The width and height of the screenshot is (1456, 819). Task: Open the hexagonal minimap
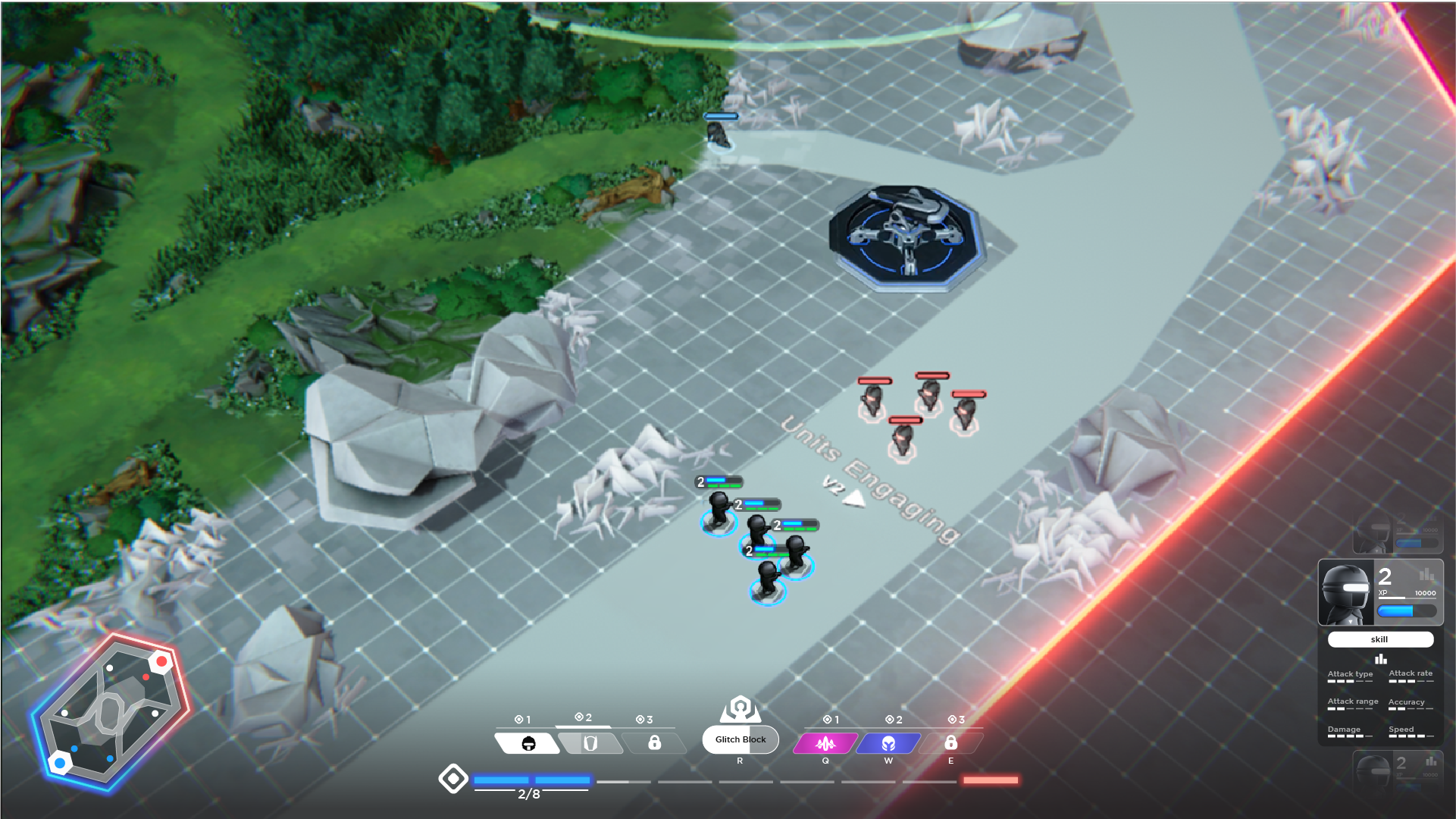pyautogui.click(x=110, y=713)
